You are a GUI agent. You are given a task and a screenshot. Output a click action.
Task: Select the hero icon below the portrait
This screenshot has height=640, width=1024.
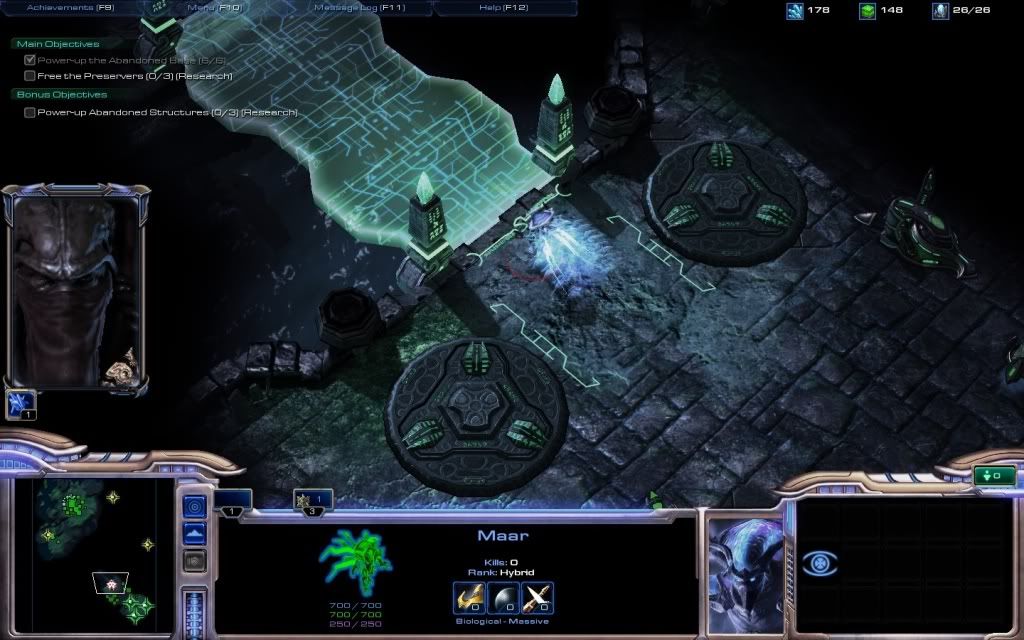[x=21, y=404]
